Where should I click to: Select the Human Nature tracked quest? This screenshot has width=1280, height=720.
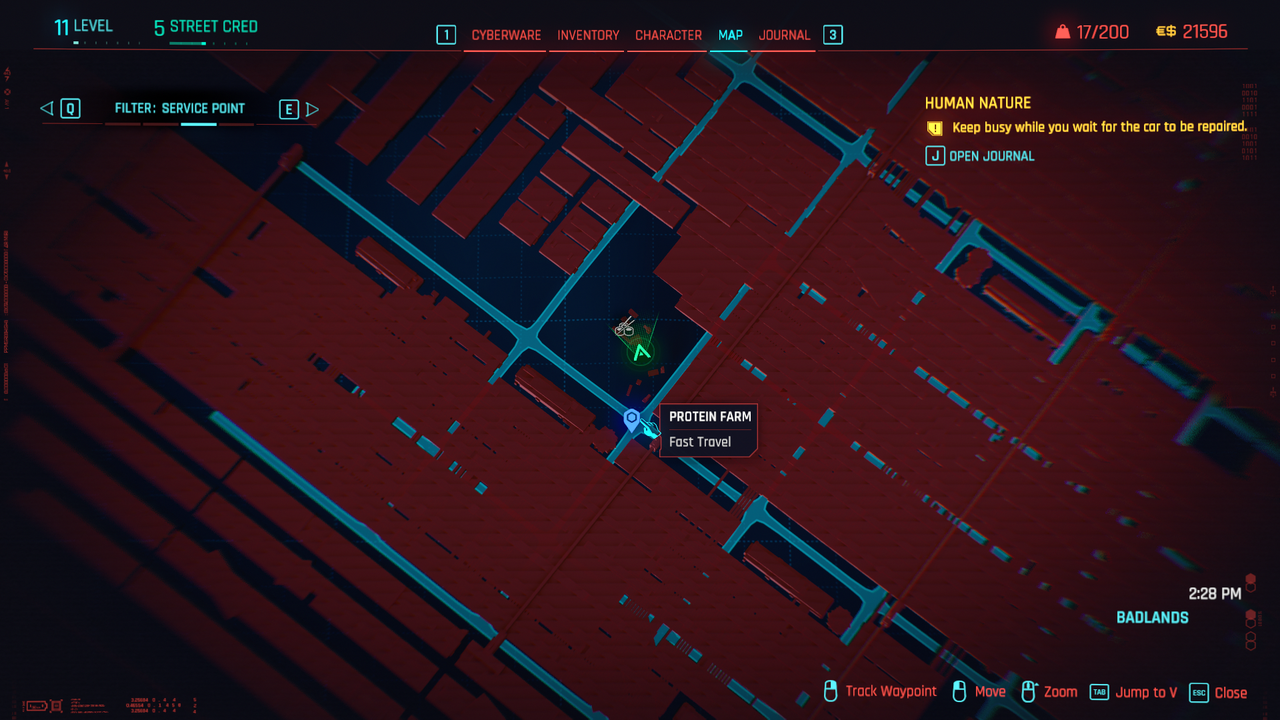click(x=977, y=103)
